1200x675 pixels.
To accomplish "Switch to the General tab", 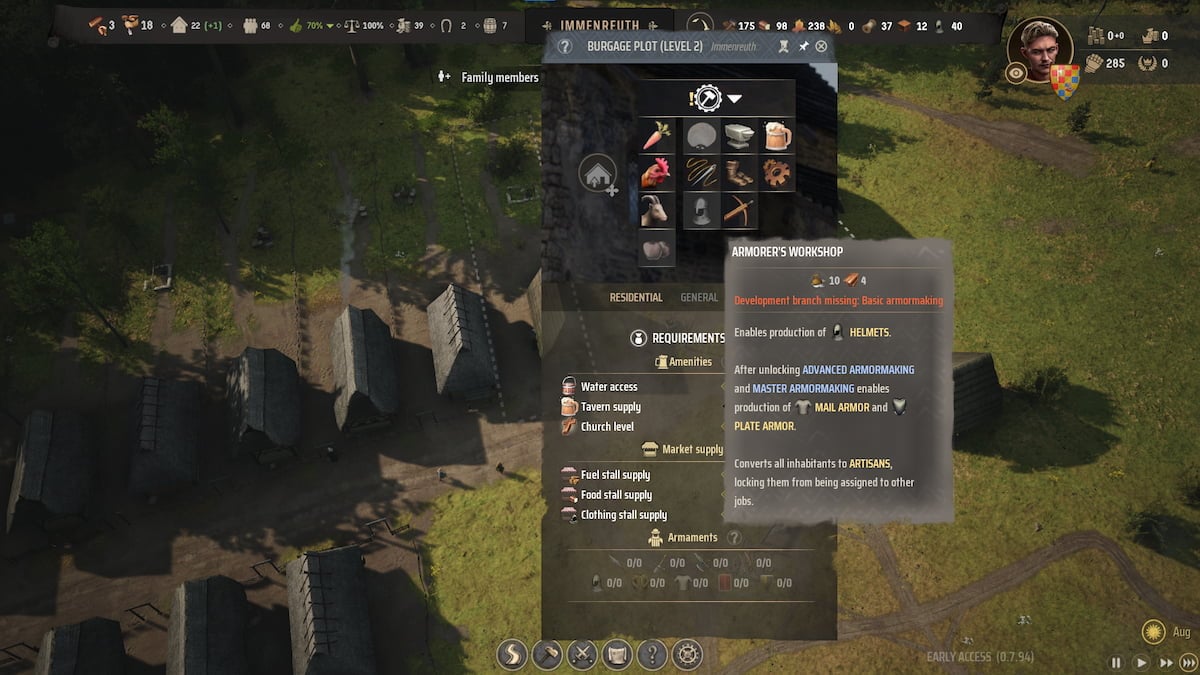I will click(x=699, y=297).
